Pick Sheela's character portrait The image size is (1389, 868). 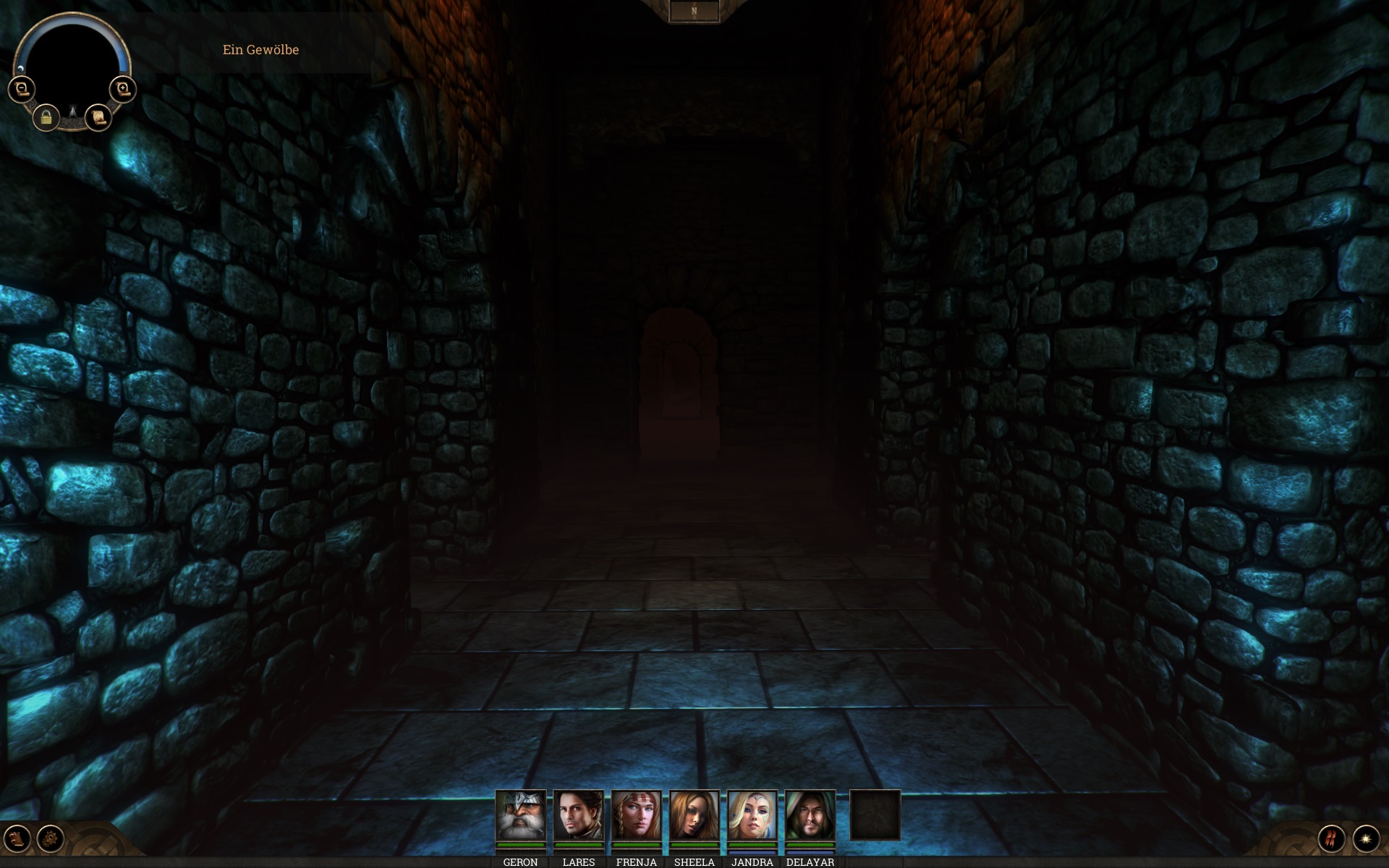(694, 815)
